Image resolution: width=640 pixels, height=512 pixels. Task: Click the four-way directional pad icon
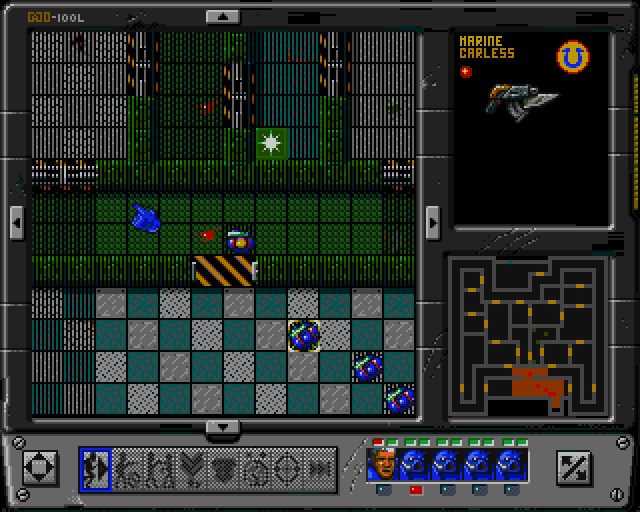click(39, 466)
